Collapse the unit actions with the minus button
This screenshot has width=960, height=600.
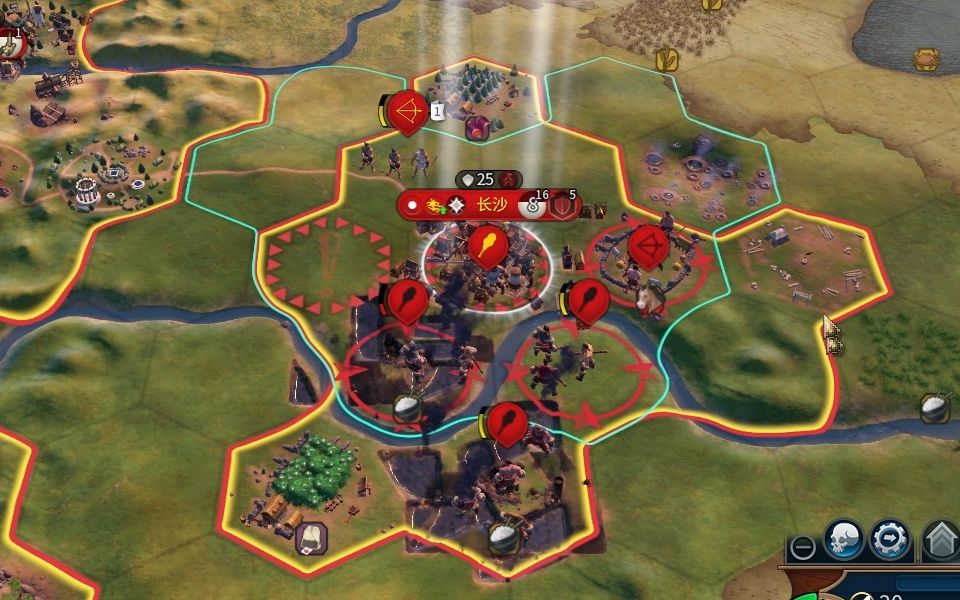point(801,547)
